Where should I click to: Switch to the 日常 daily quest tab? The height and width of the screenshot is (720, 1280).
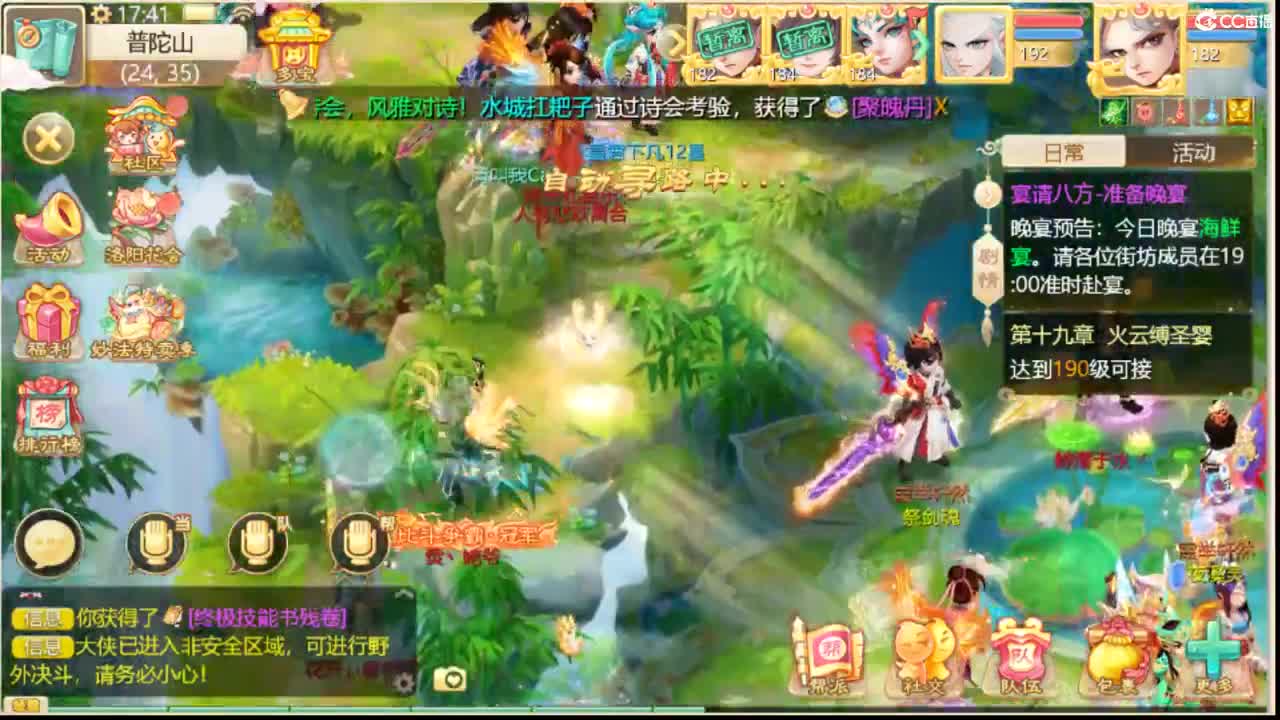click(x=1063, y=153)
